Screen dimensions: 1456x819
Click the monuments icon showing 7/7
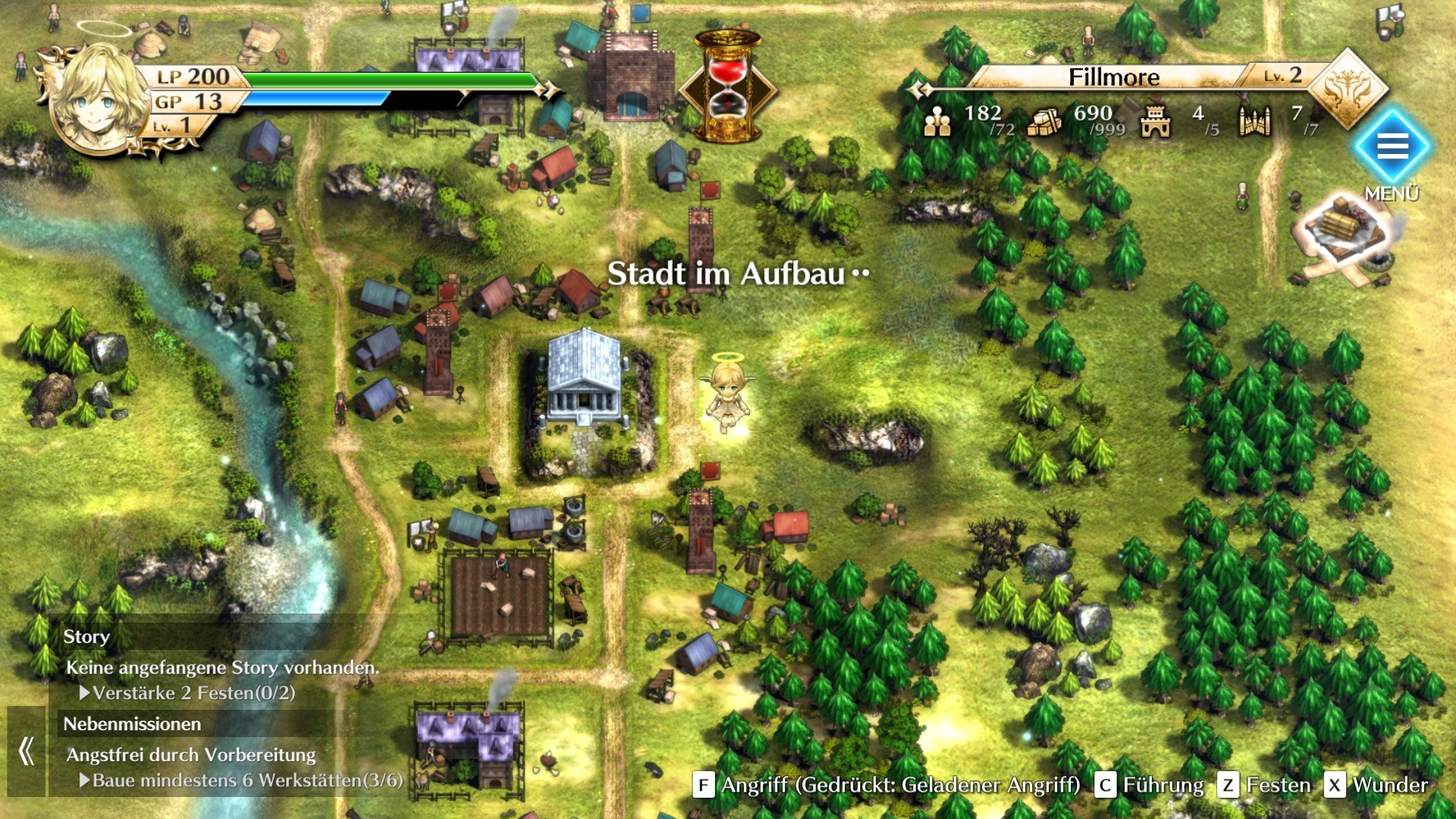pos(1256,121)
